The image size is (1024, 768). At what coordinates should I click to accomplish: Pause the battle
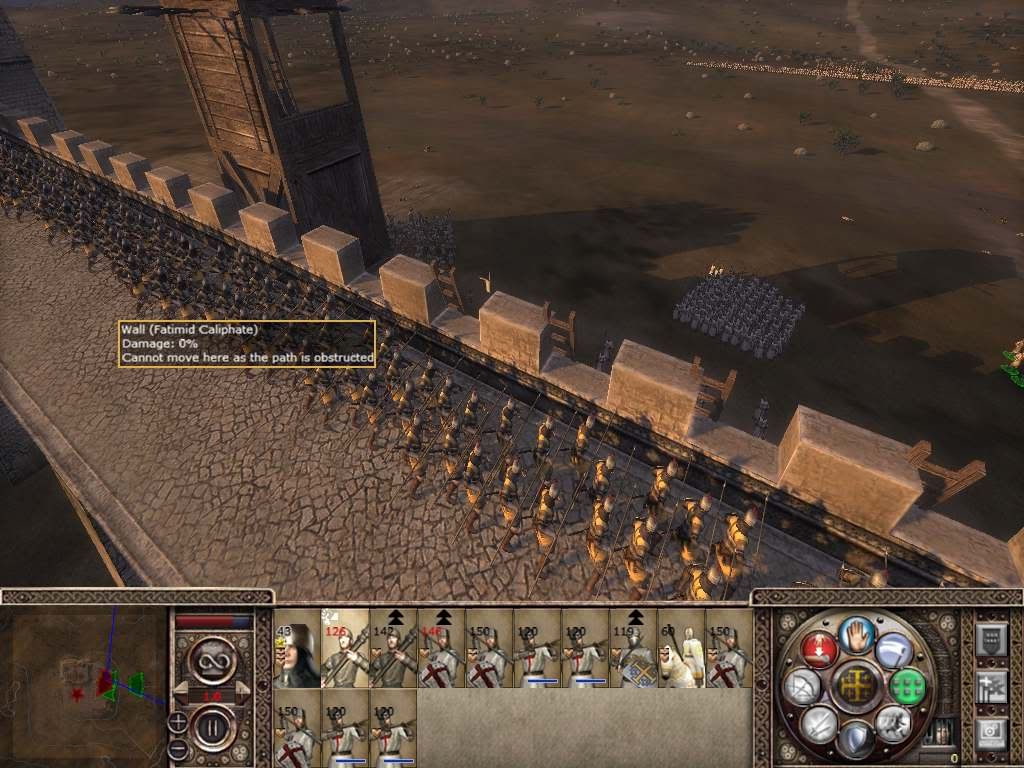pos(212,726)
